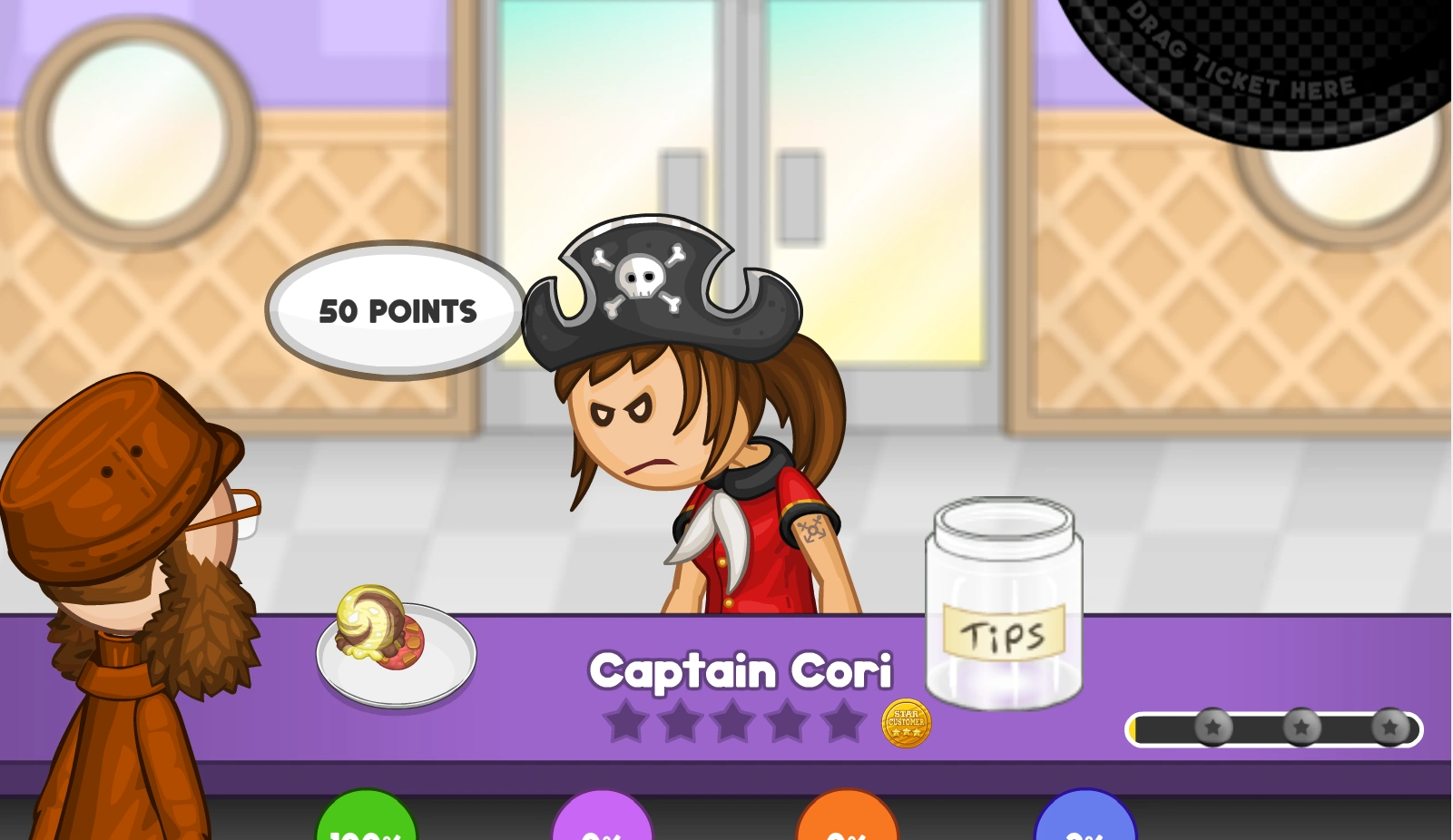Click the middle star on the progress bar

[1302, 726]
